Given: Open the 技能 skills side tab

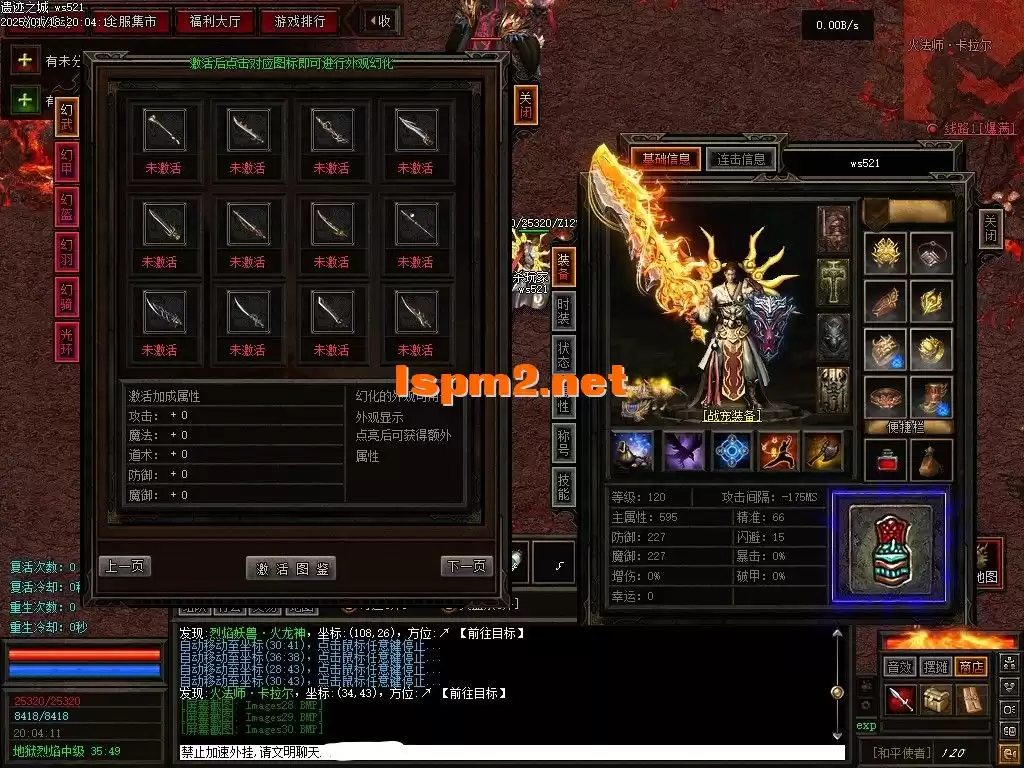Looking at the screenshot, I should click(564, 486).
